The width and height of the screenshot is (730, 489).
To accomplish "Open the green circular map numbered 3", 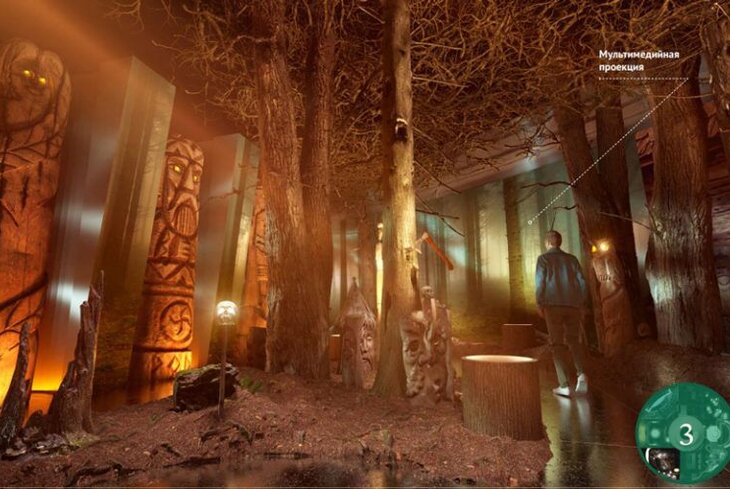I will [685, 434].
